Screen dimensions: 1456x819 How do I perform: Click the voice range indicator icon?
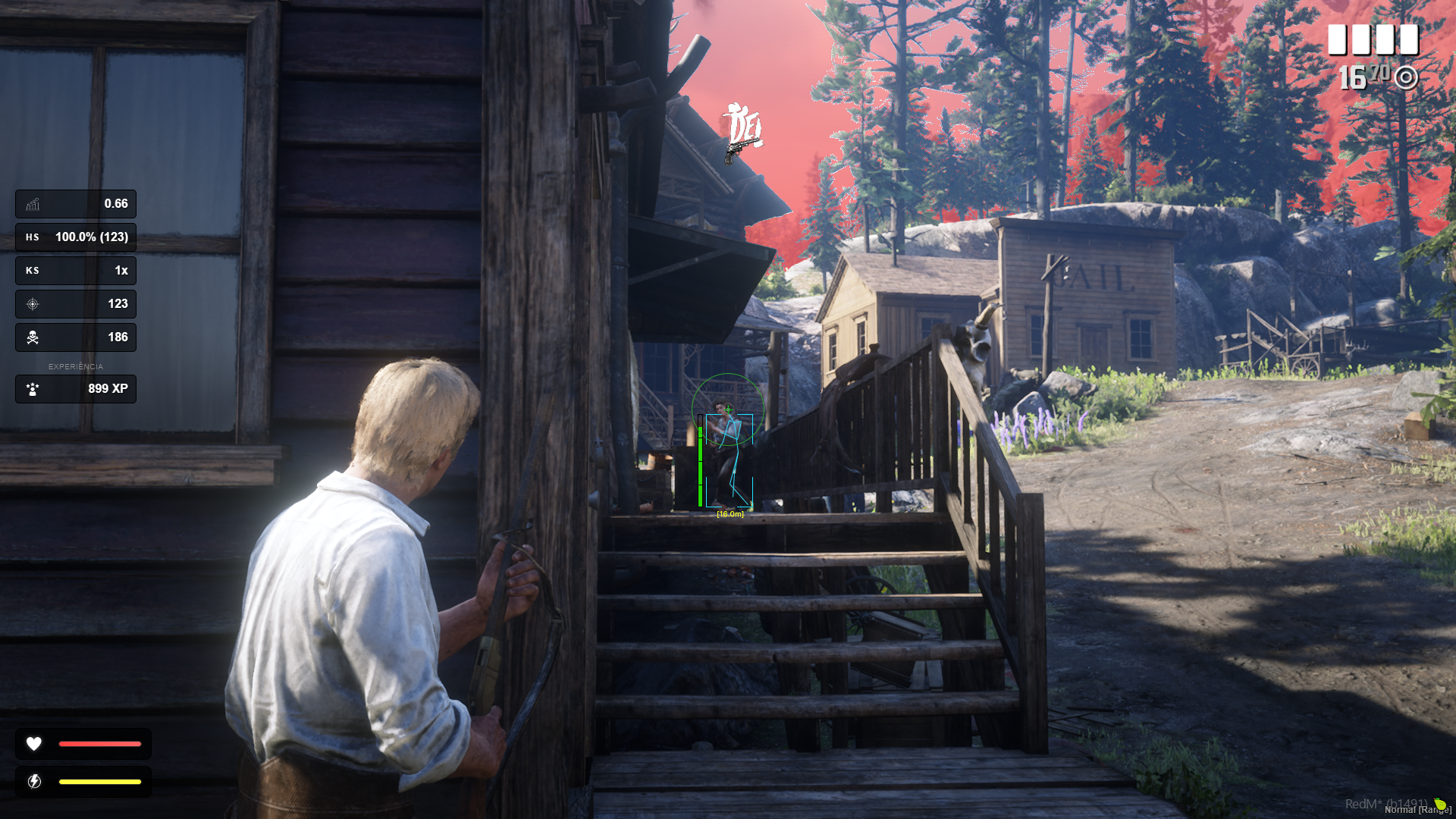pos(1439,804)
